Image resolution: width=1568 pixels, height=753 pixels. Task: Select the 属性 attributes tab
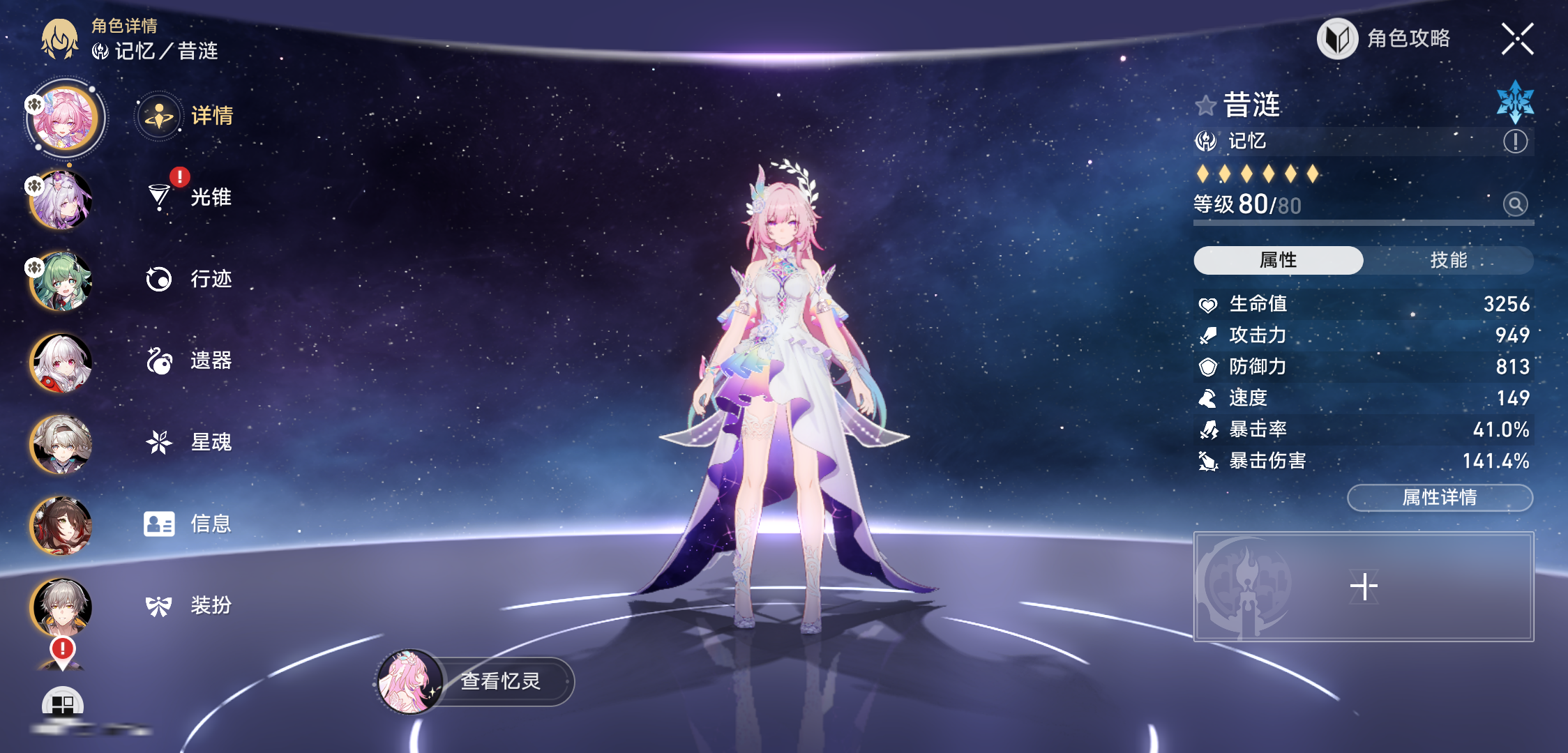1278,260
